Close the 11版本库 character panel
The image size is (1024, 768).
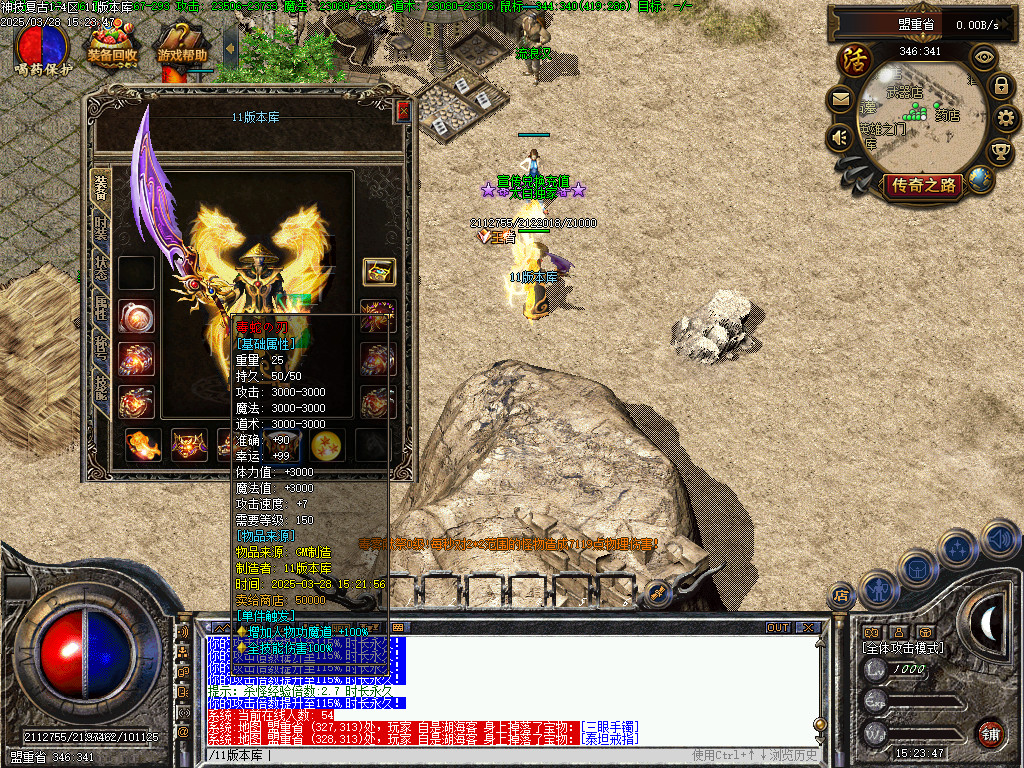coord(403,112)
